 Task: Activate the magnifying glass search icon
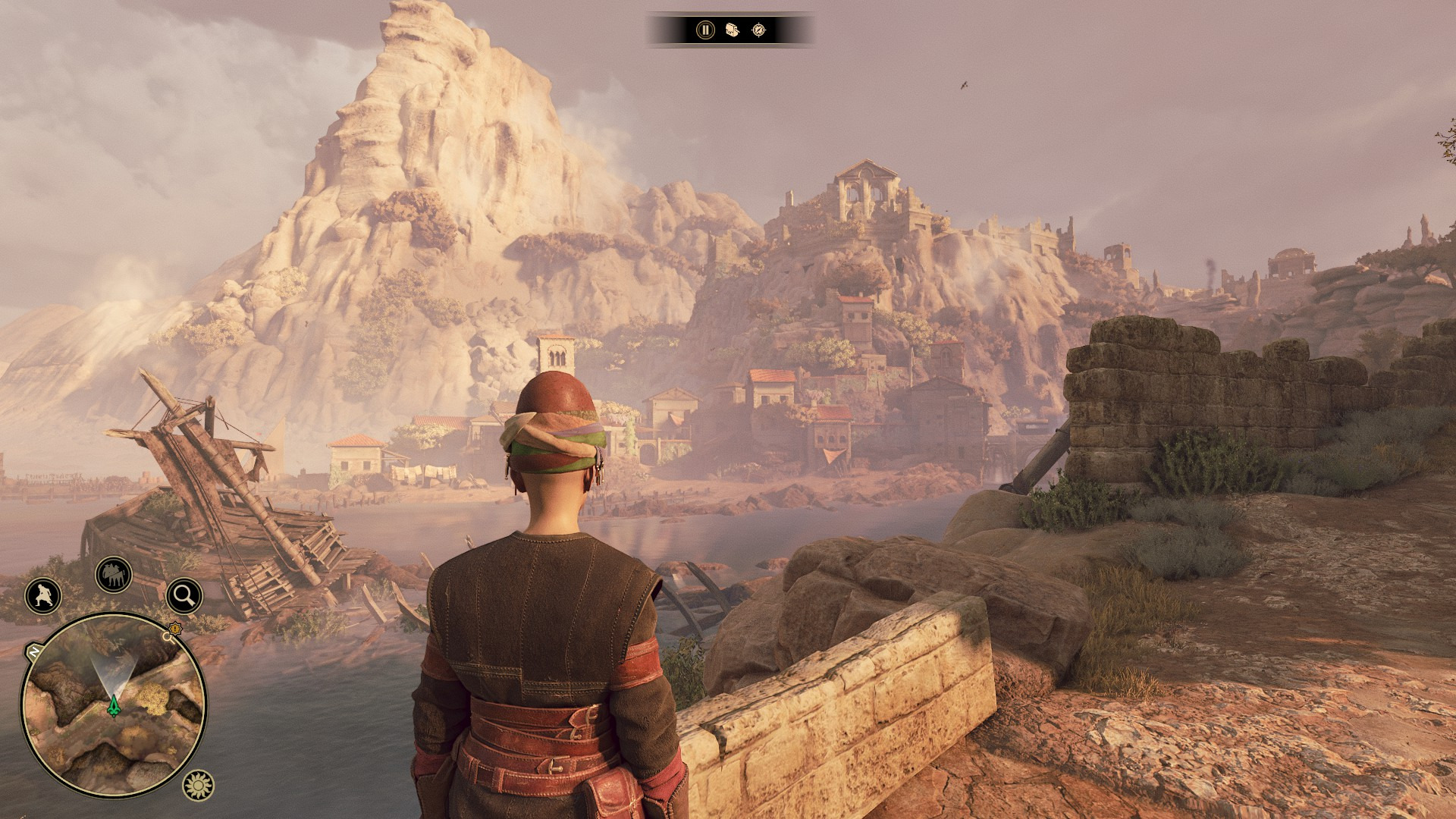[x=184, y=596]
